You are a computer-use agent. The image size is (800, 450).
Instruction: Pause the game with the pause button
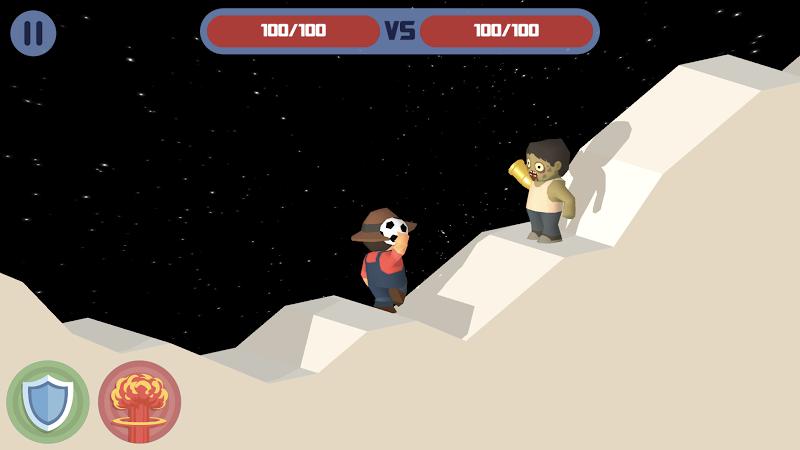(x=33, y=33)
